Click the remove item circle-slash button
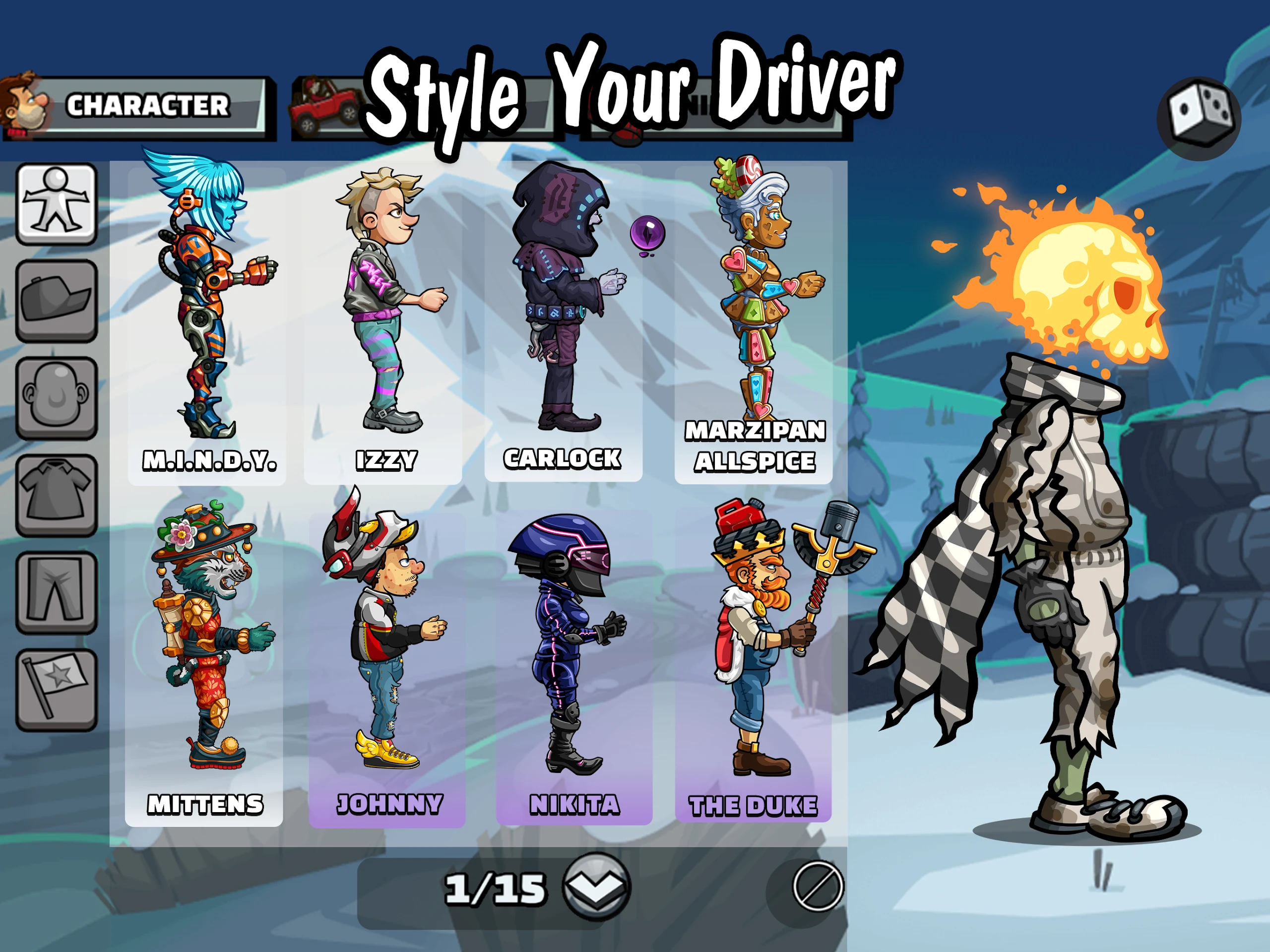 pos(818,887)
